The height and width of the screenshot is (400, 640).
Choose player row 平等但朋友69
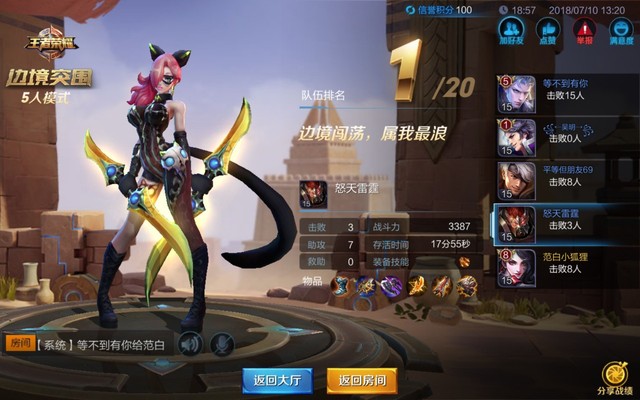(565, 180)
